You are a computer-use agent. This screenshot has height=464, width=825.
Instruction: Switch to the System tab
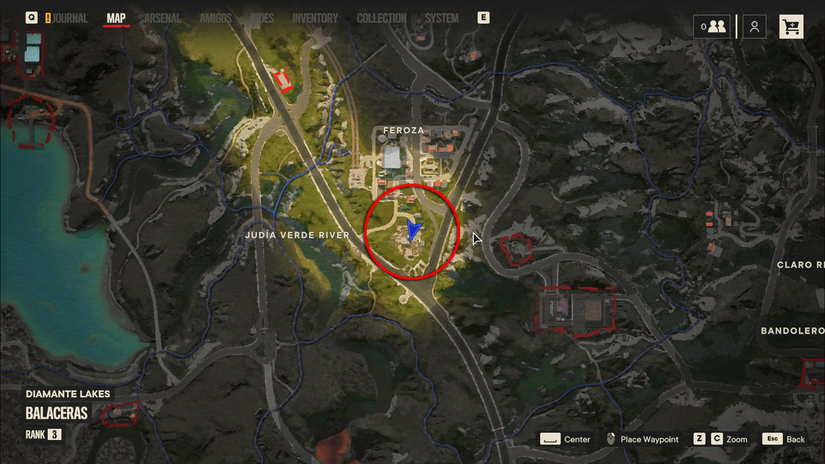441,18
